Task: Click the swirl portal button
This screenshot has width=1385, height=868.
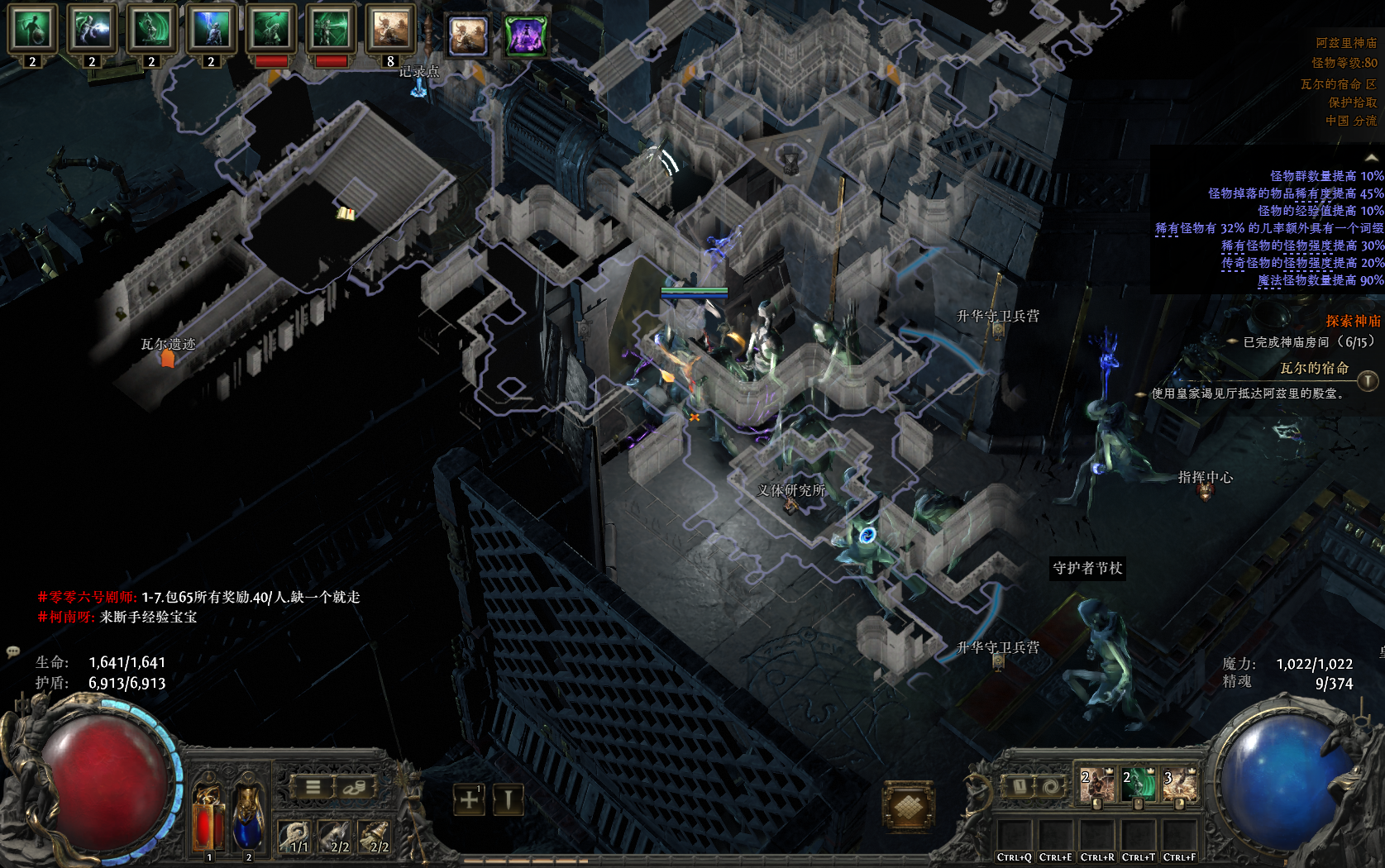Action: [x=1051, y=786]
